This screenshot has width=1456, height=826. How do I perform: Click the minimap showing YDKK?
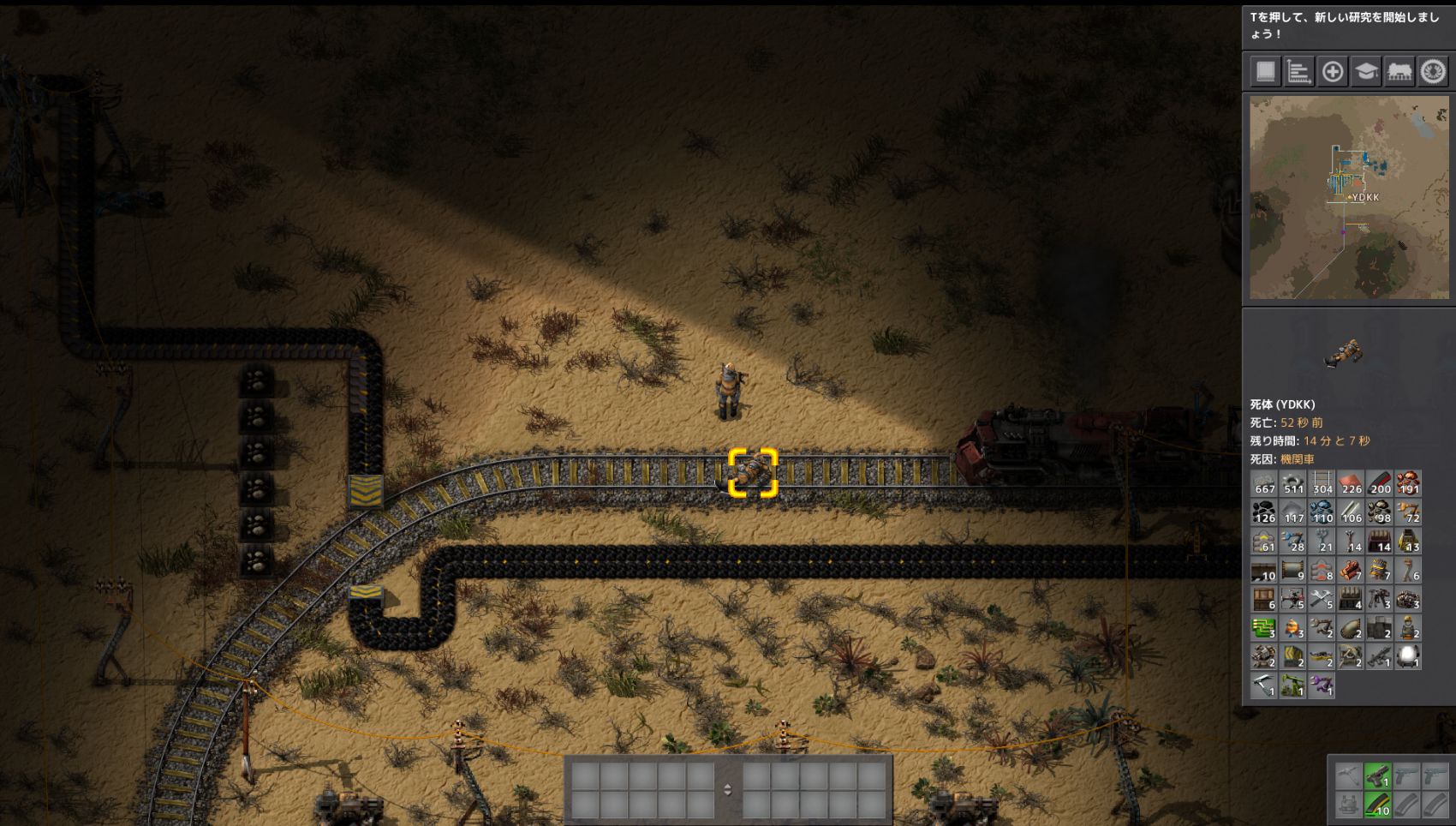1349,197
